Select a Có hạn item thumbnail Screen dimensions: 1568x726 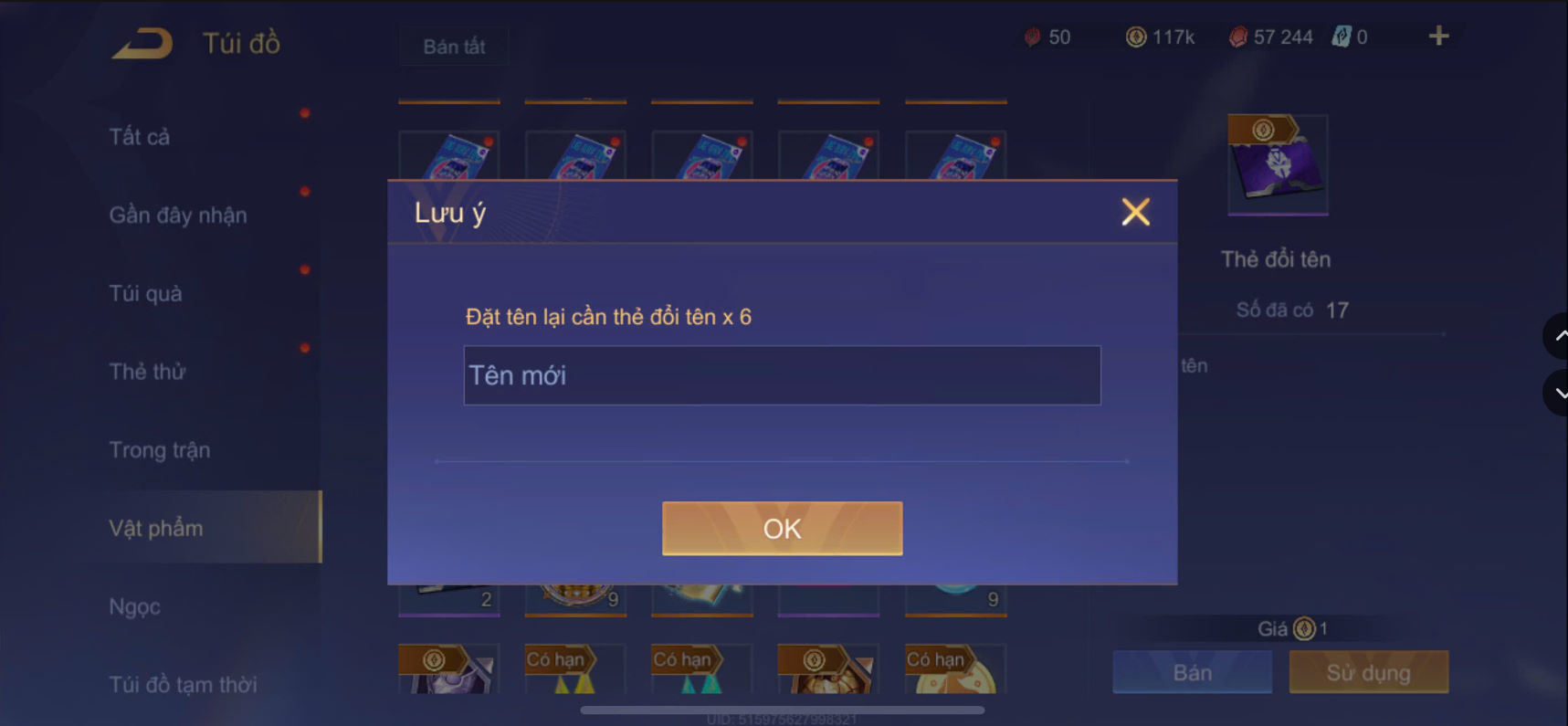(574, 669)
